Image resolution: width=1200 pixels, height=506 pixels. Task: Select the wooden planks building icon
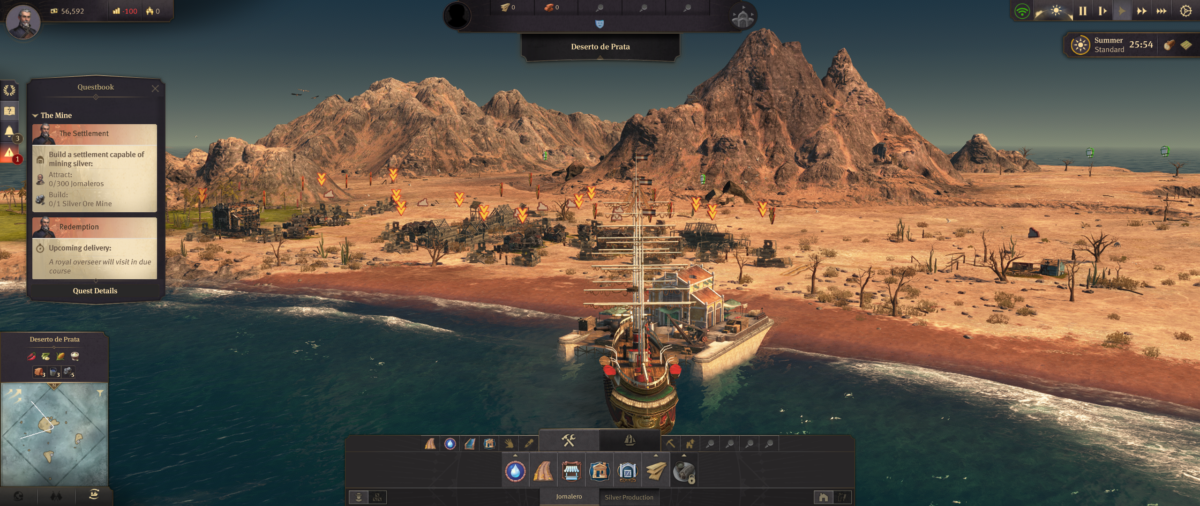656,470
